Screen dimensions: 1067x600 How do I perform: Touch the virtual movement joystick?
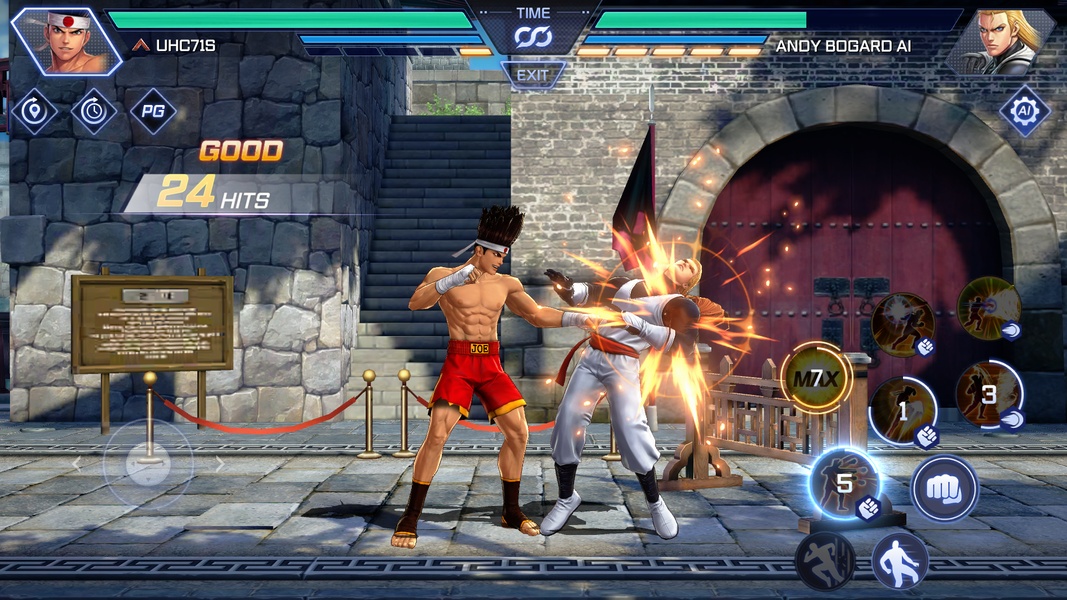[x=148, y=464]
